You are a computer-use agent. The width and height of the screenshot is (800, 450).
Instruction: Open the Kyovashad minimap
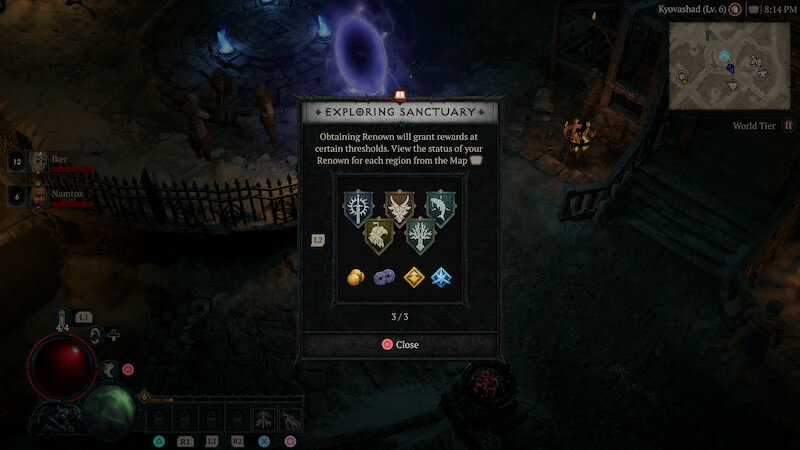click(728, 64)
